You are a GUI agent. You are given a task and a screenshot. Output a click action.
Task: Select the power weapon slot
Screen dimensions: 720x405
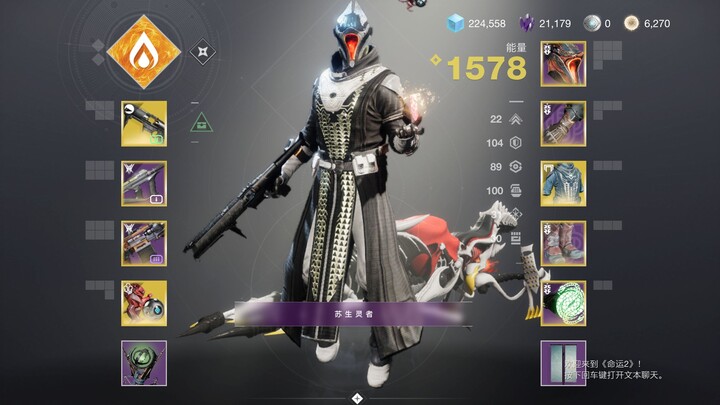pos(144,243)
